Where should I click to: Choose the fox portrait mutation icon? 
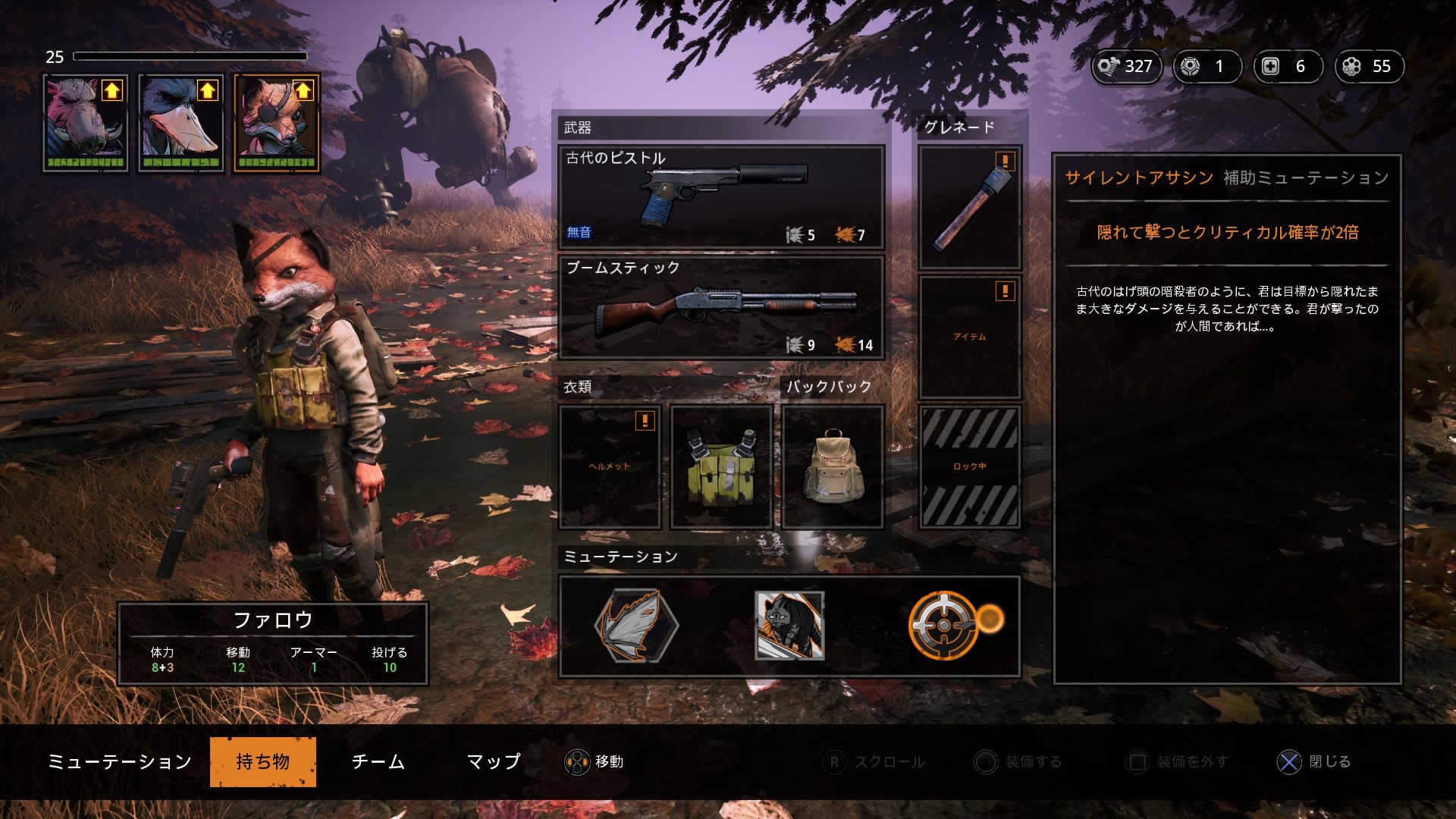tap(789, 626)
